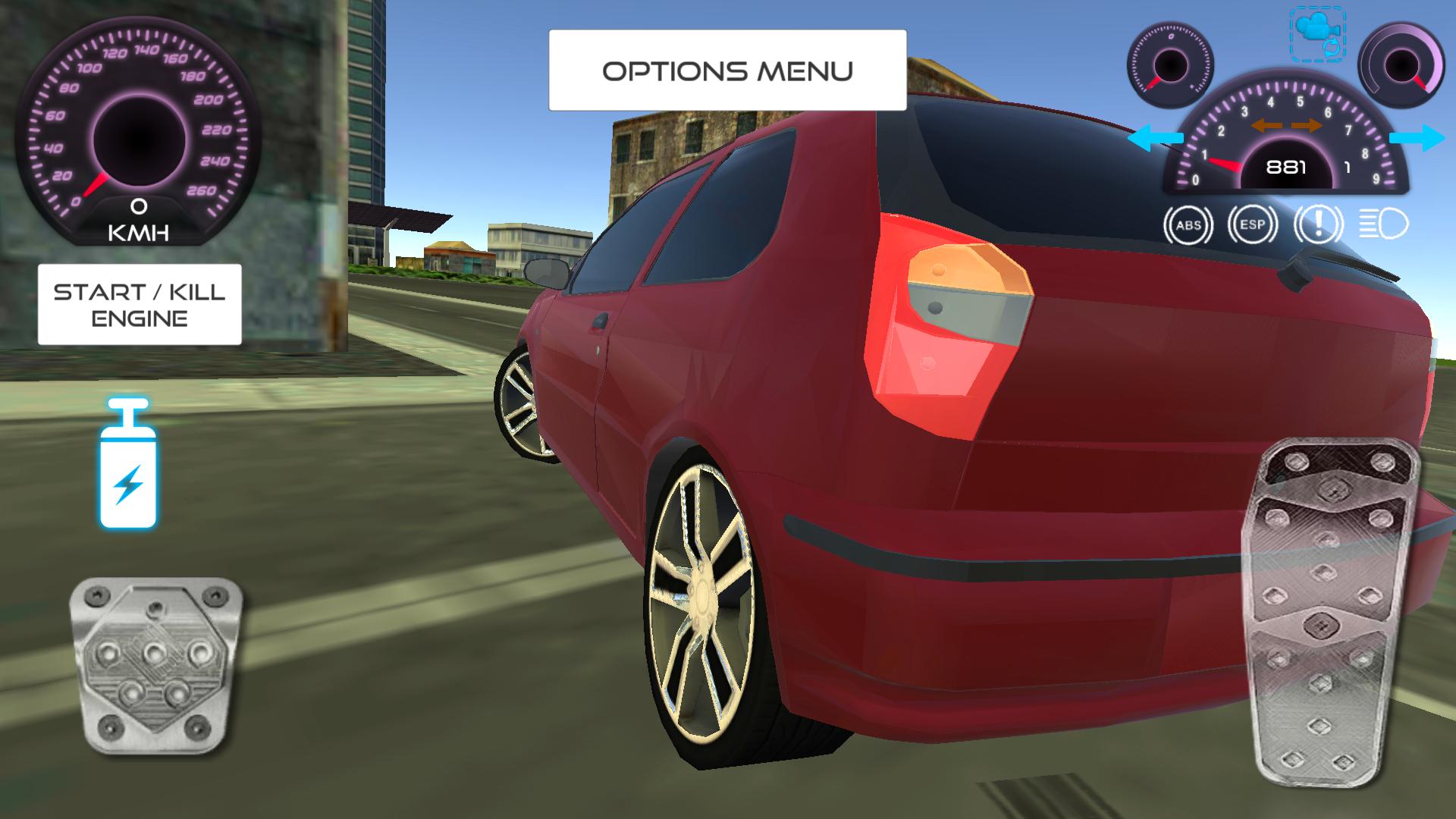Screen dimensions: 1456x819
Task: Steer right with the blue right arrow
Action: point(1417,136)
